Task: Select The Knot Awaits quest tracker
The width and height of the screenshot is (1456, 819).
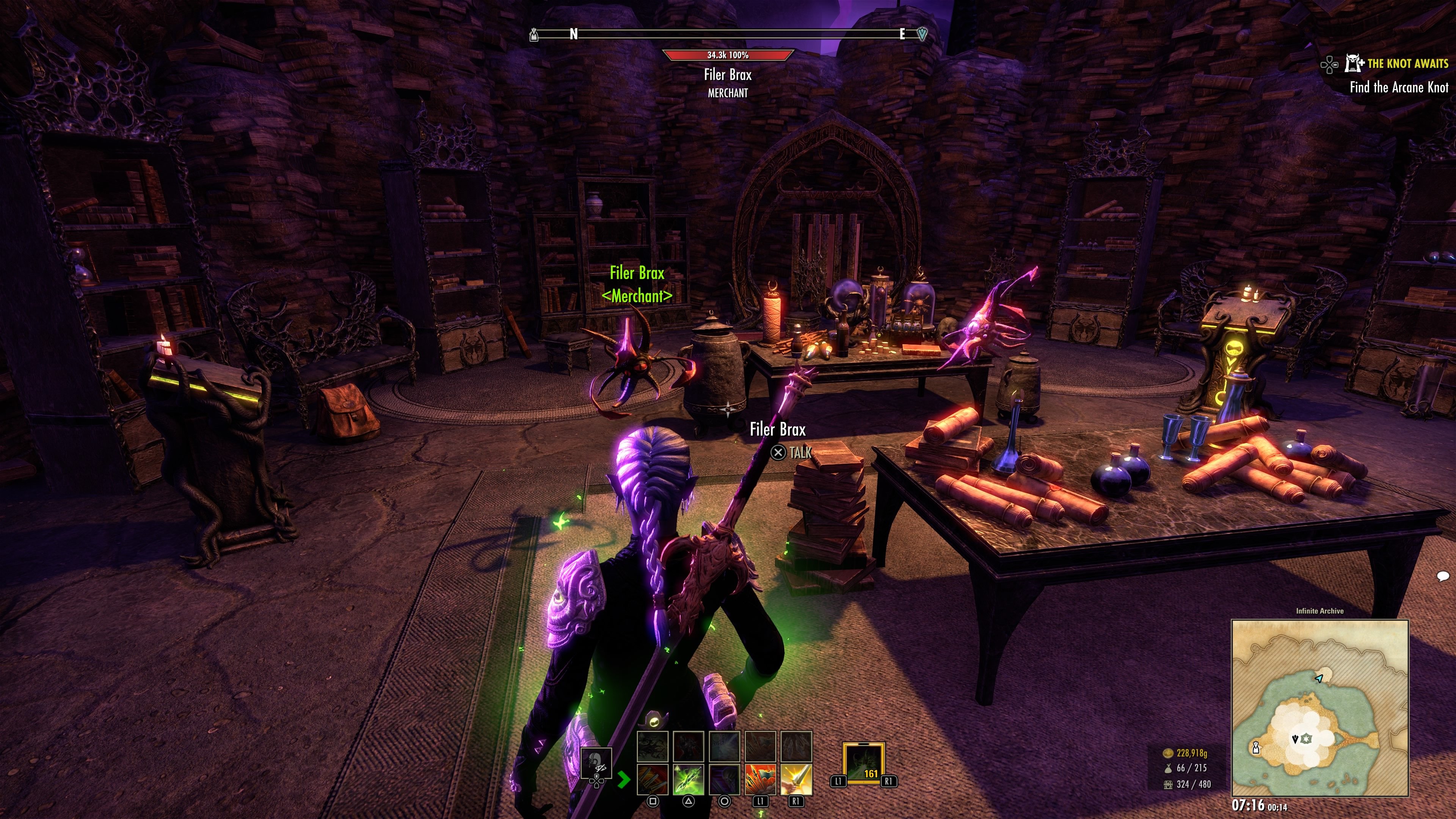Action: click(x=1407, y=63)
